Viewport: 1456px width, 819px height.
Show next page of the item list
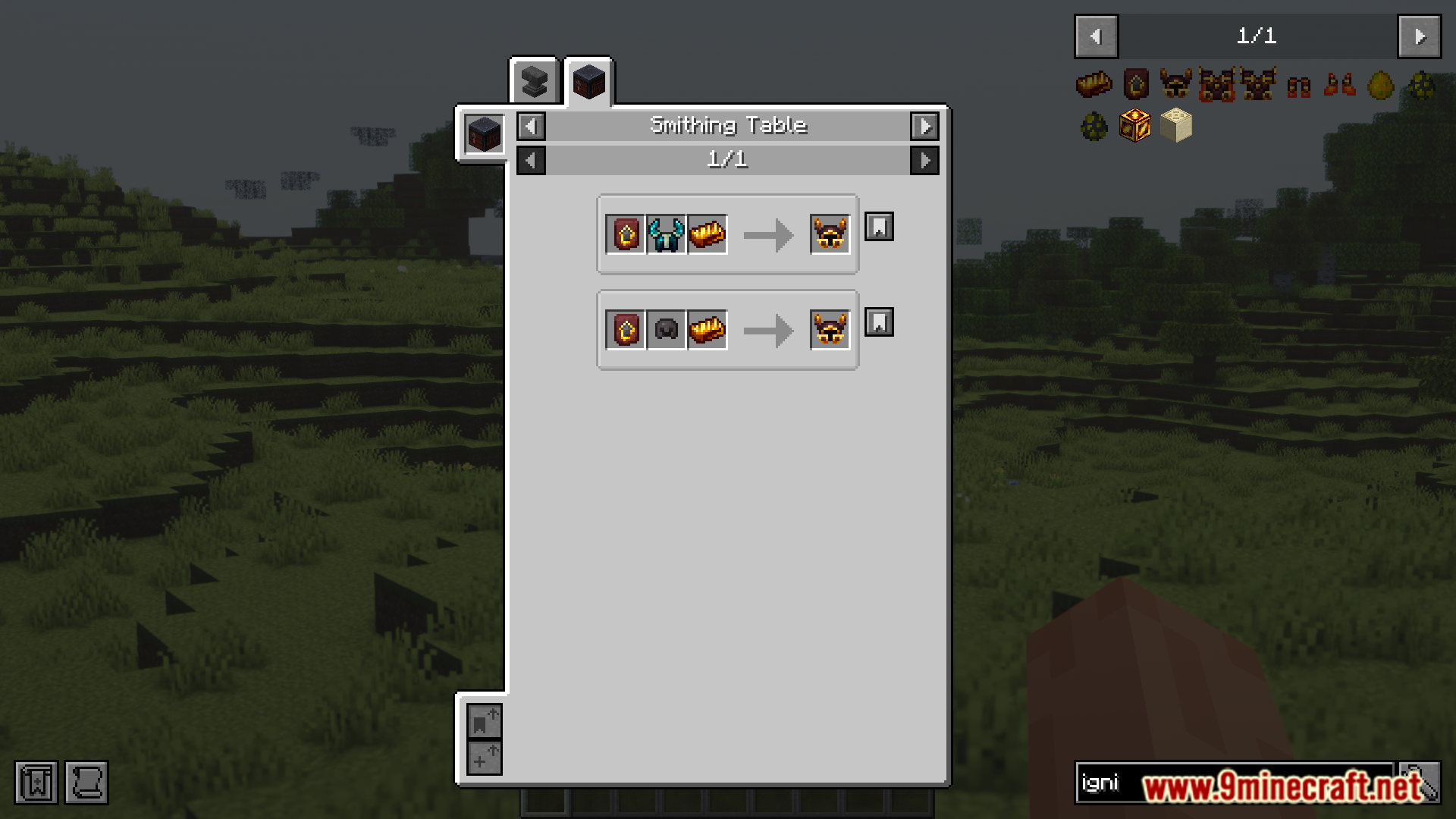click(x=1419, y=36)
